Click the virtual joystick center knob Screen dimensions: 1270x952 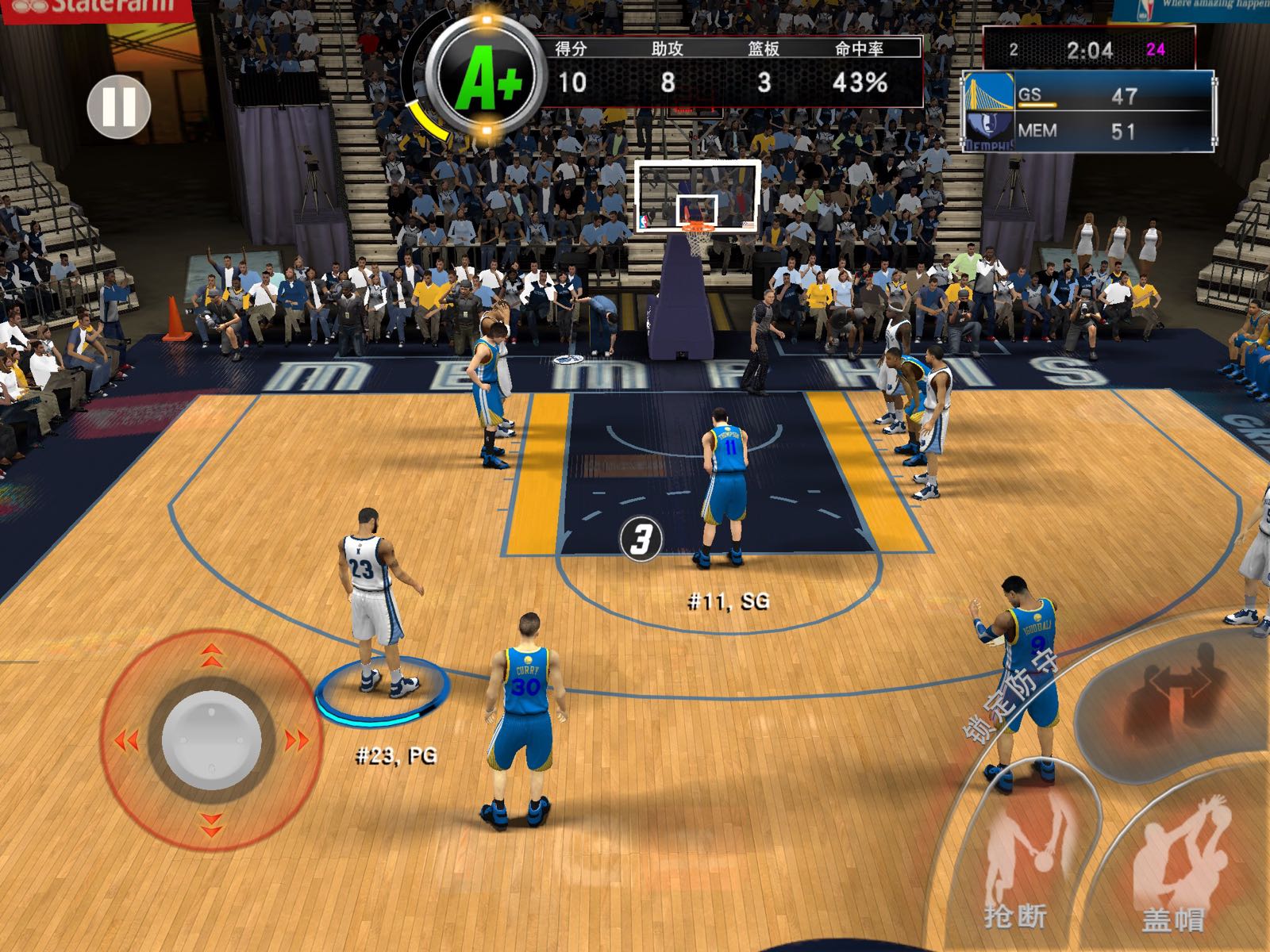point(211,739)
